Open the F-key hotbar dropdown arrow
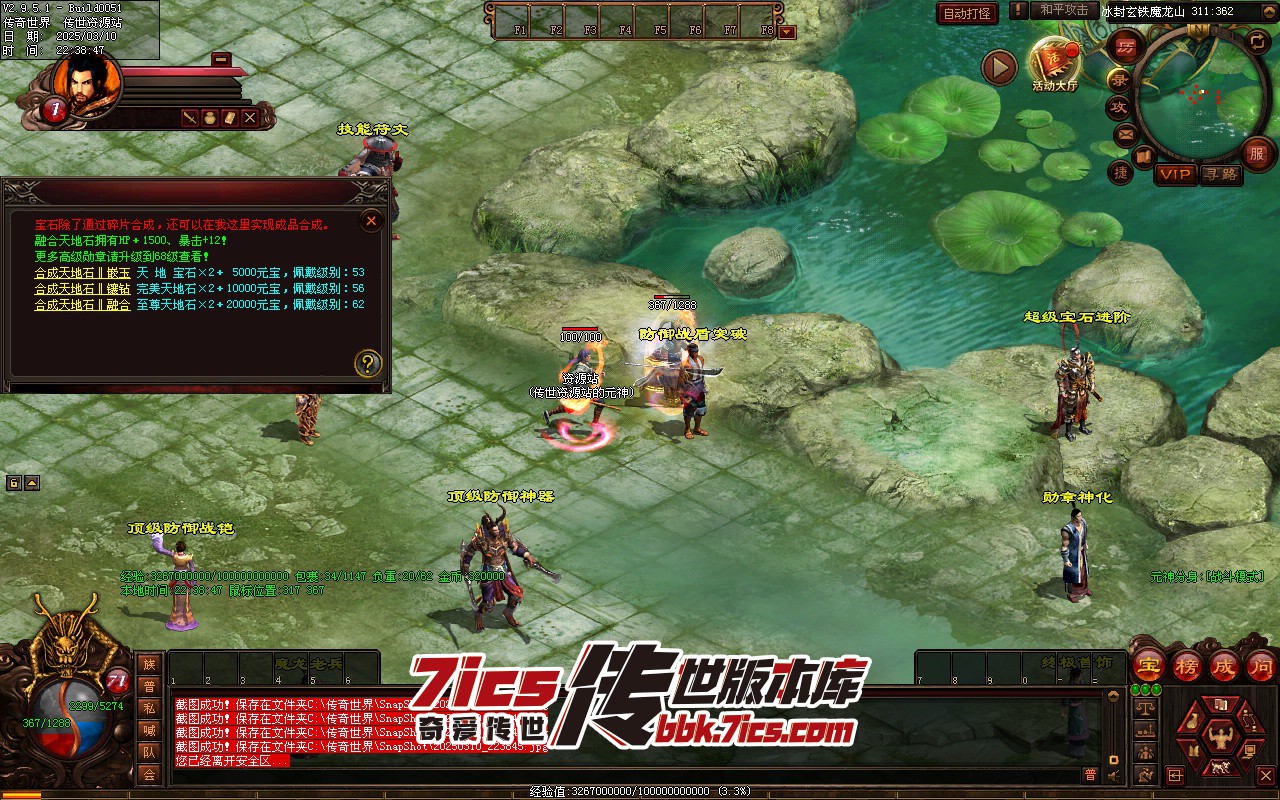1280x800 pixels. (x=787, y=31)
